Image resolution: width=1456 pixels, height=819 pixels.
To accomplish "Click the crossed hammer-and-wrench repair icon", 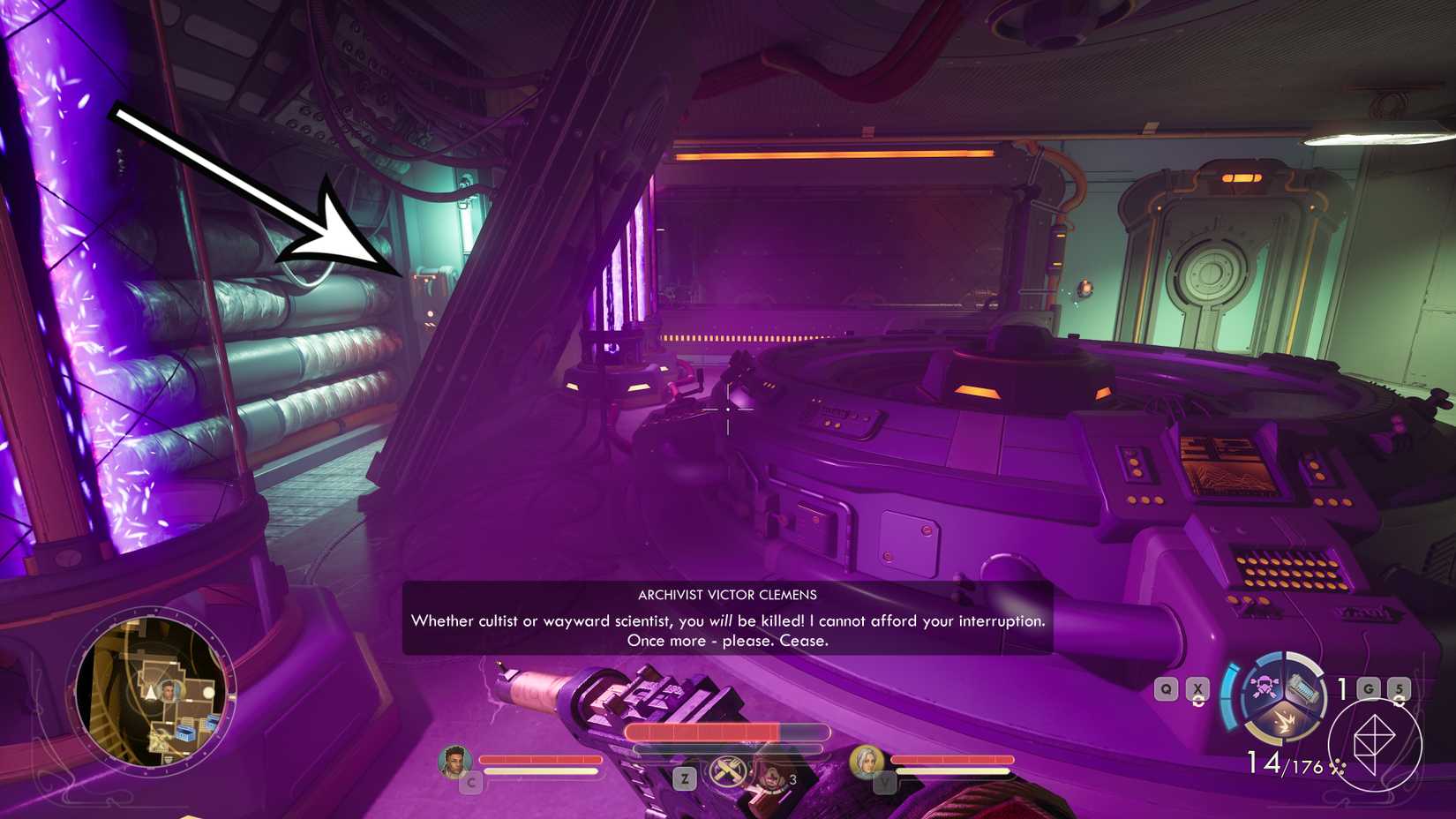I will coord(727,770).
